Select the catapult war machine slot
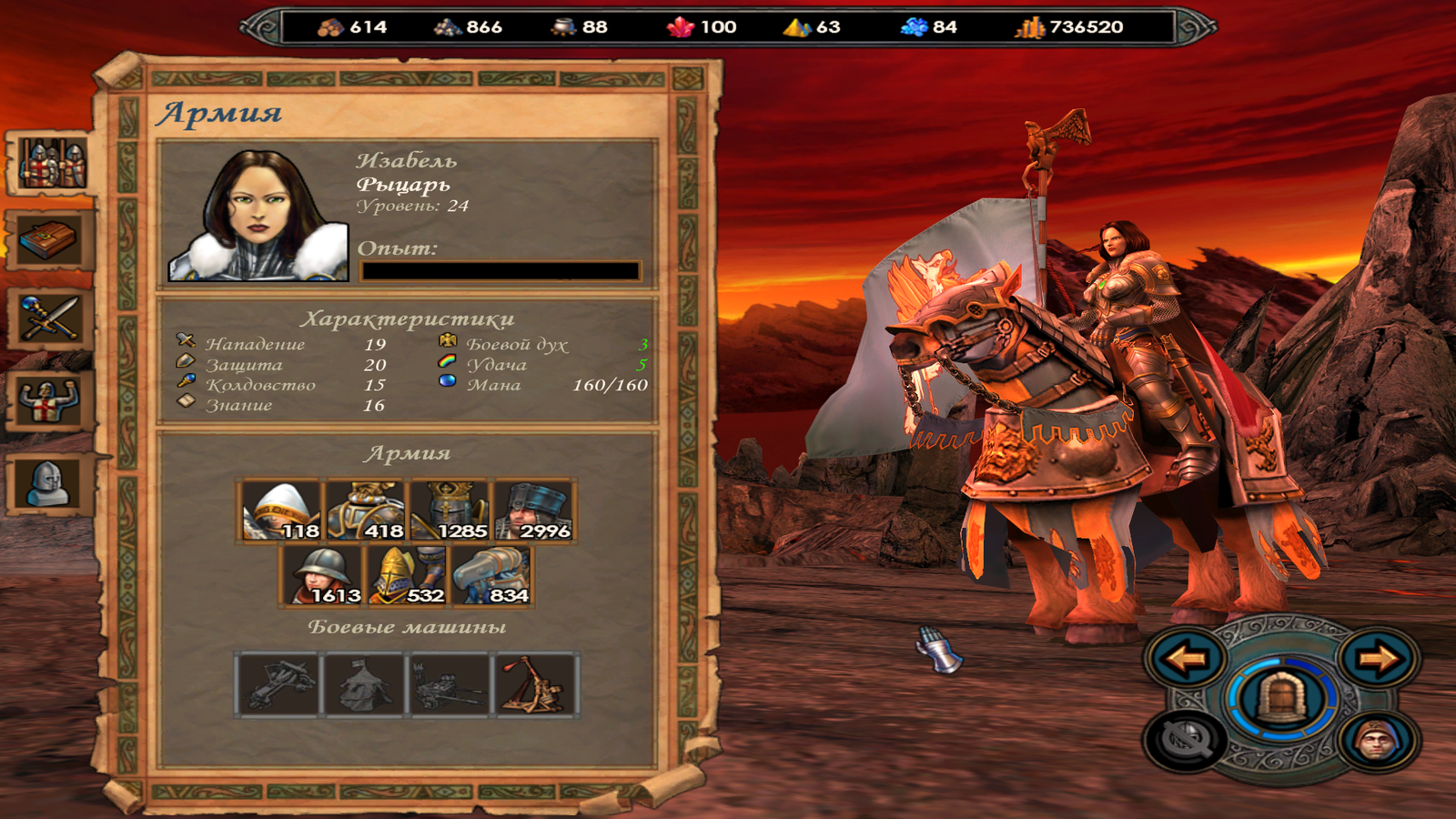This screenshot has height=819, width=1456. 534,685
